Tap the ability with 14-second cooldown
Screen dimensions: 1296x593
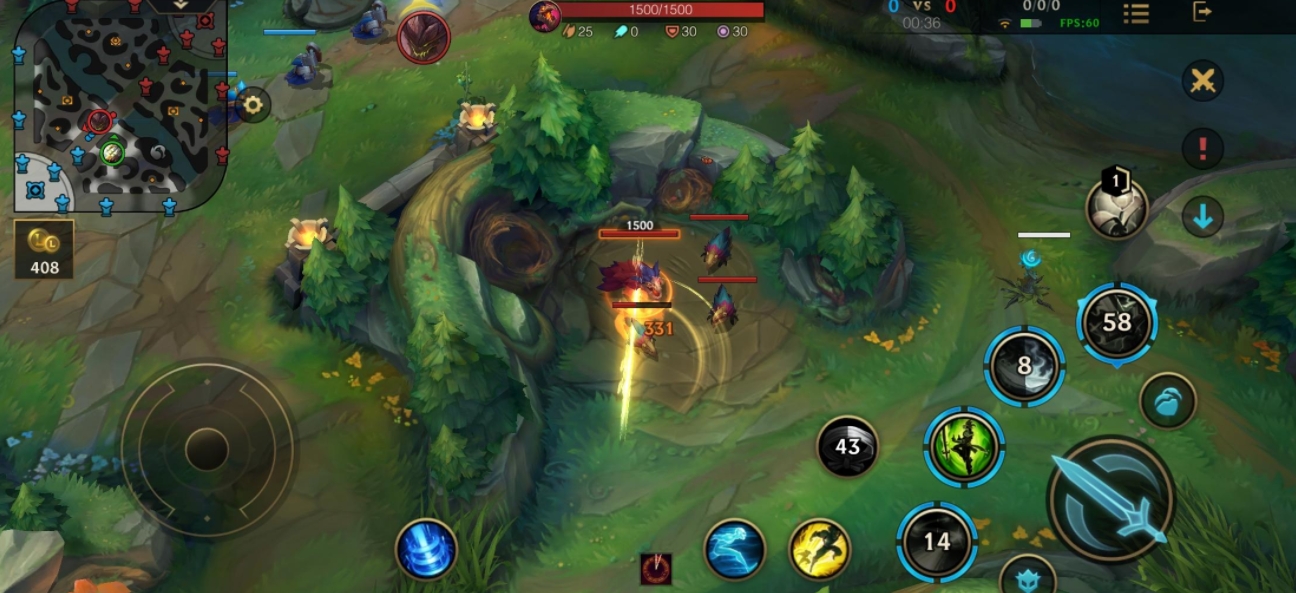click(x=937, y=542)
